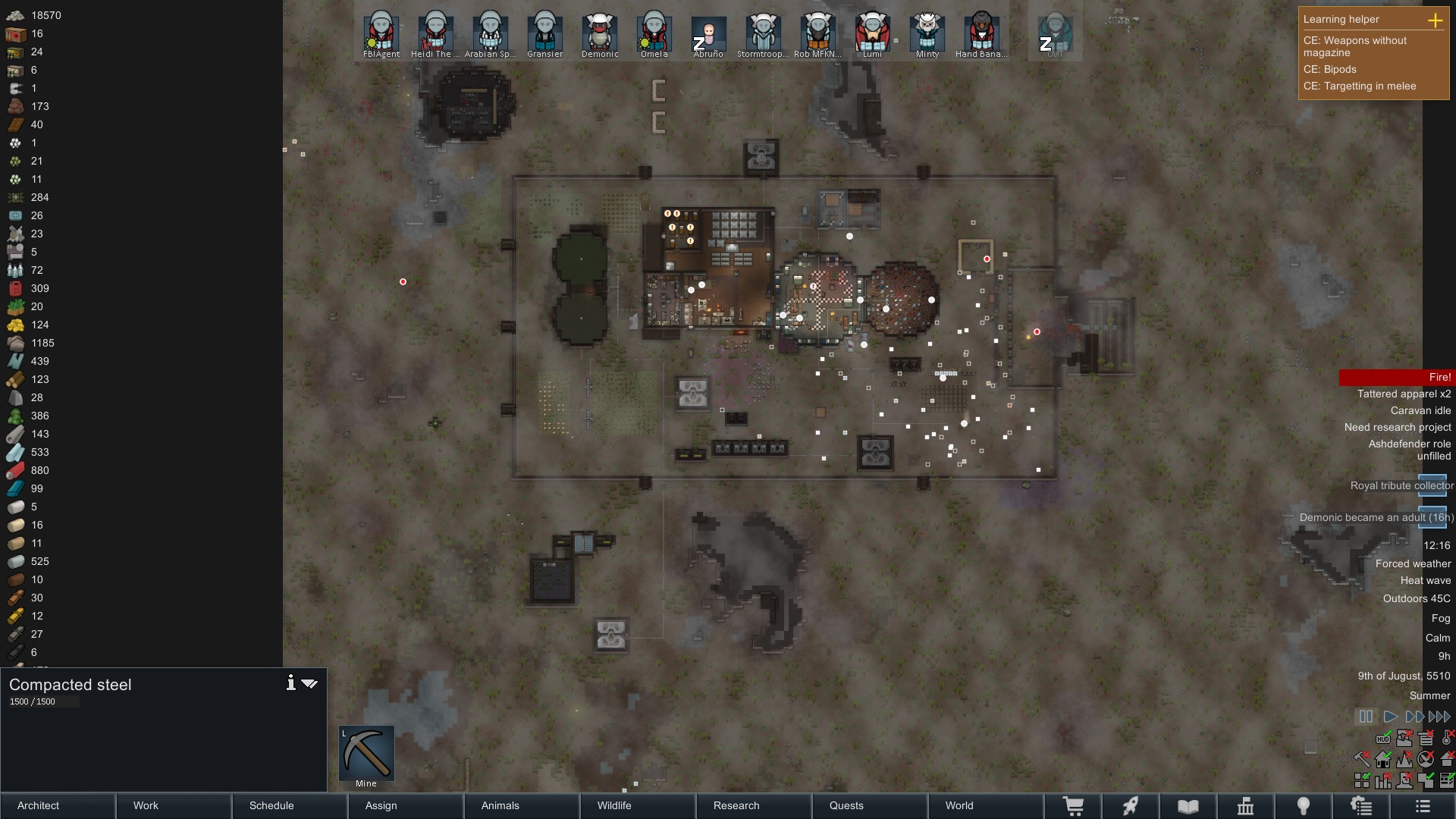Set game speed to fastest triple arrows
The height and width of the screenshot is (819, 1456).
pos(1439,717)
